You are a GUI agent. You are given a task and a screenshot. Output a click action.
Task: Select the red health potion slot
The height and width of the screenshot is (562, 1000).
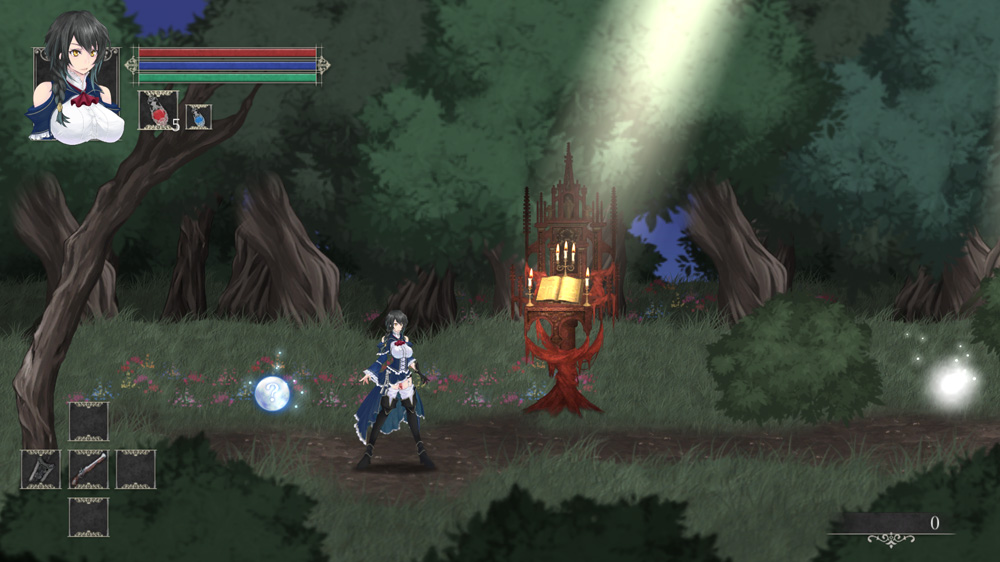click(x=158, y=110)
